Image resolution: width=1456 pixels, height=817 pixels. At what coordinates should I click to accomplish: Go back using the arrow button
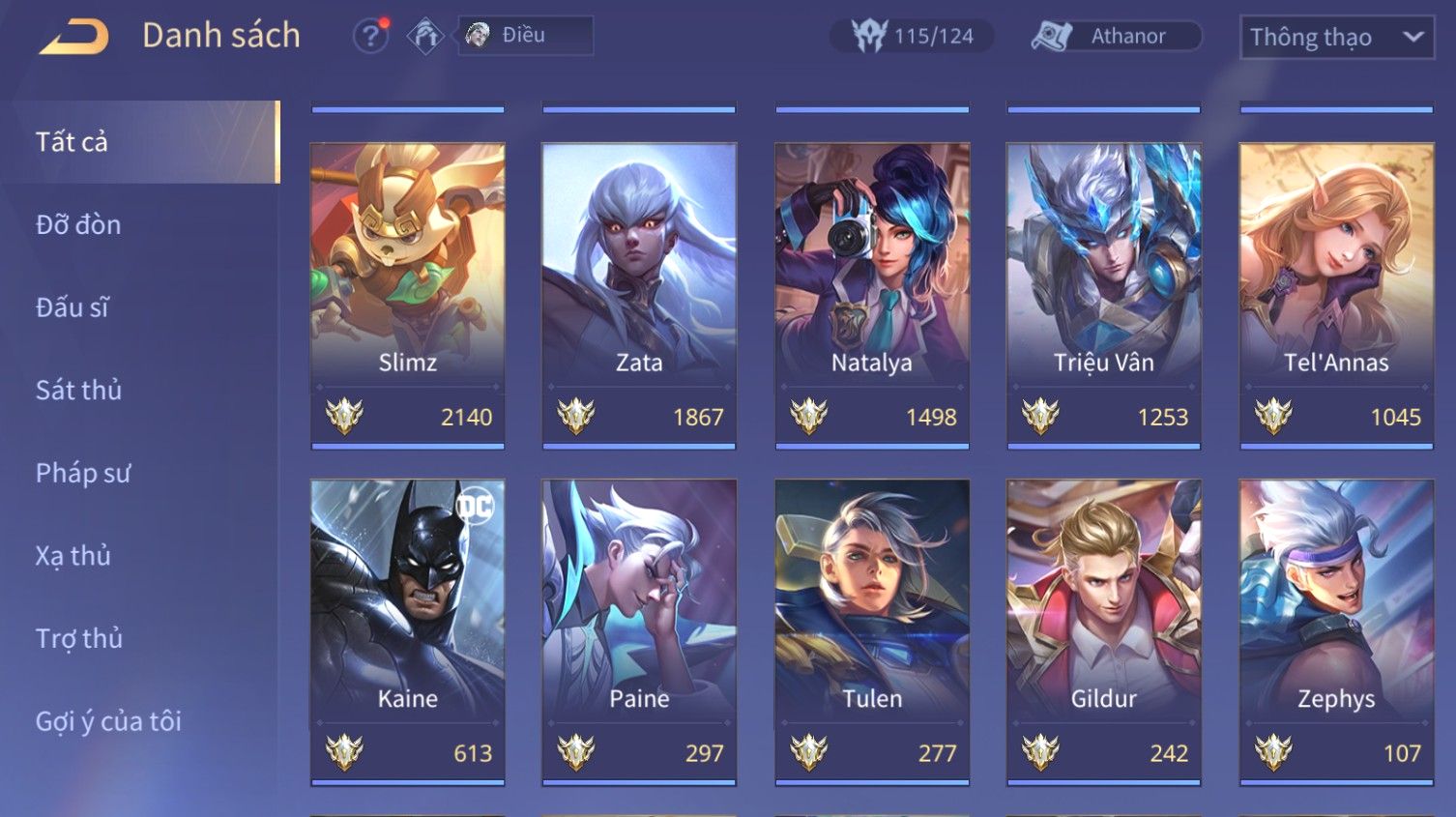74,37
